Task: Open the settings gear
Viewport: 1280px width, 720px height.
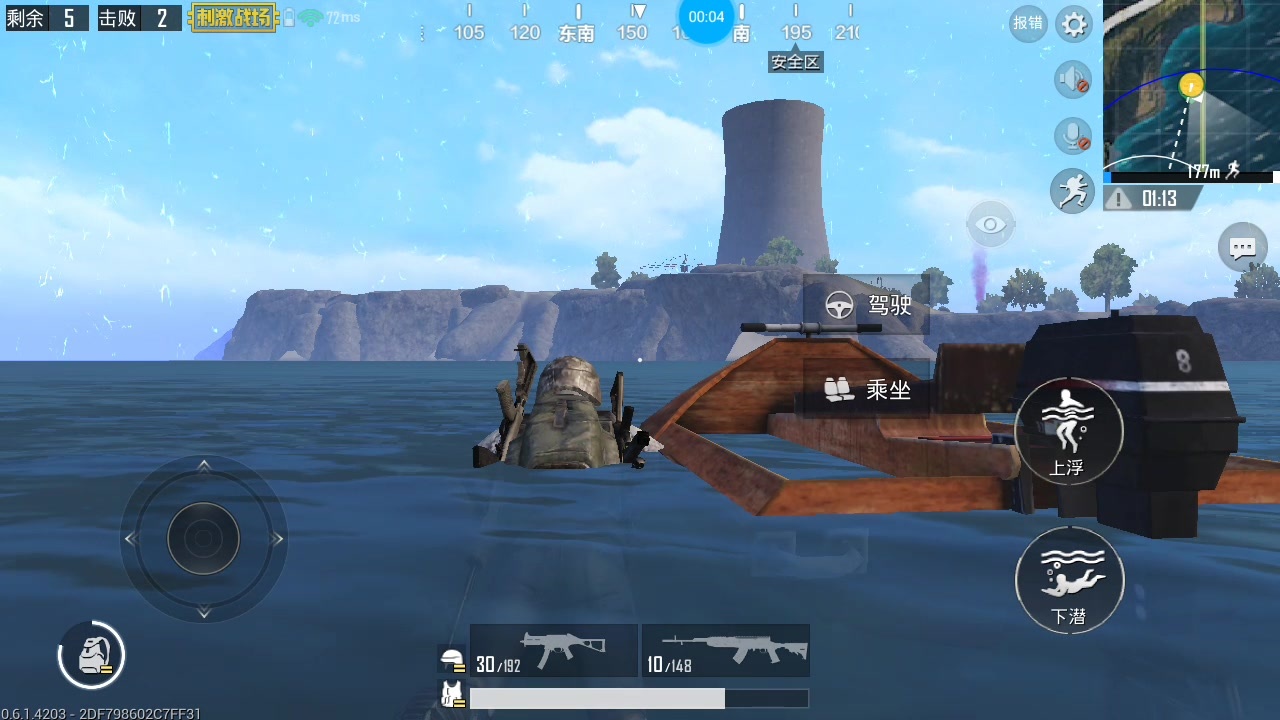Action: 1074,24
